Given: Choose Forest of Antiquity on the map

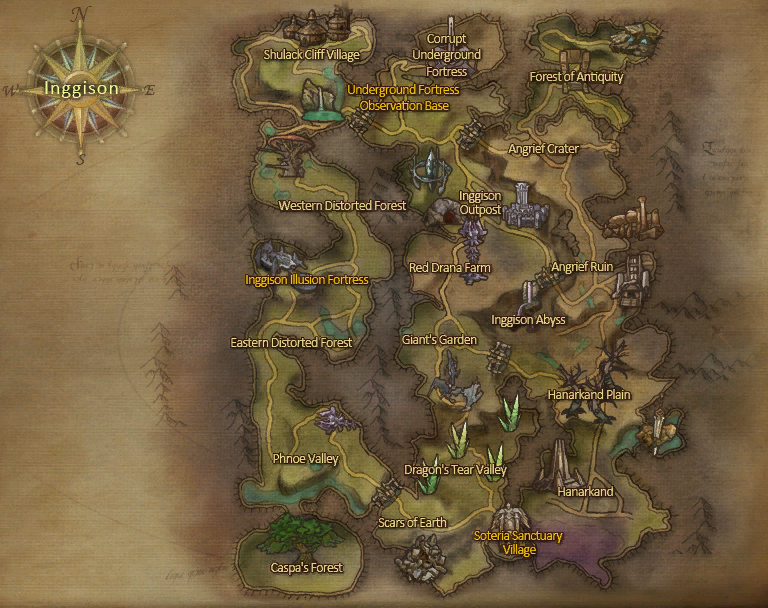Looking at the screenshot, I should (576, 77).
